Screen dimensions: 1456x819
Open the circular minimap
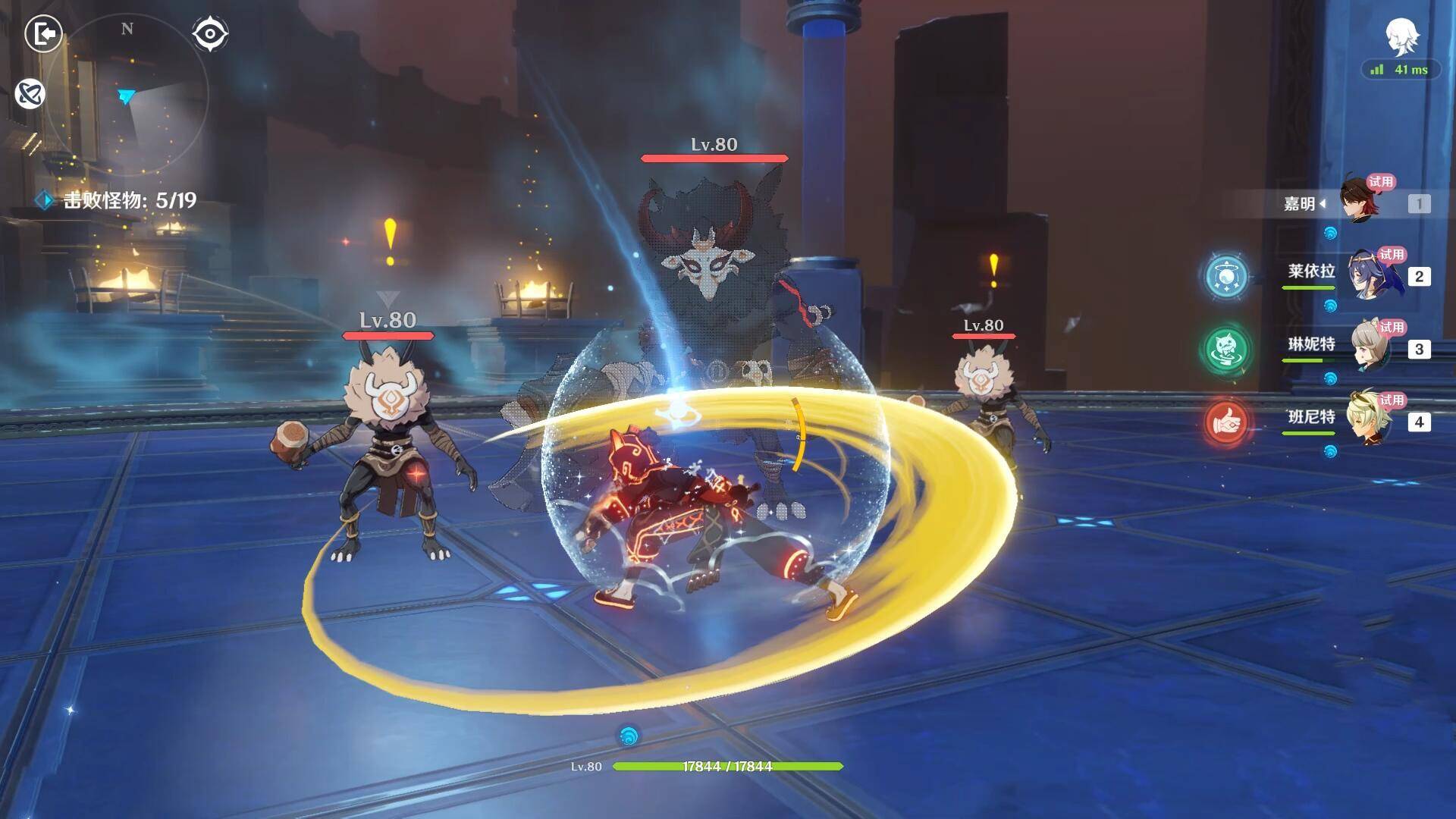pos(127,95)
